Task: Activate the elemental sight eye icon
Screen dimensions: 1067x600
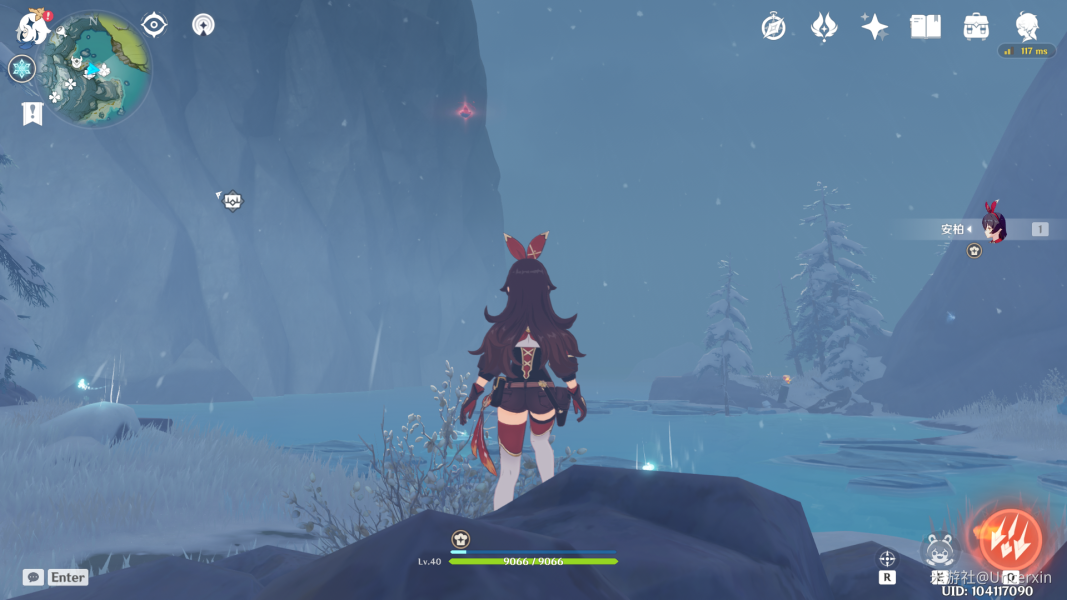Action: (x=154, y=25)
